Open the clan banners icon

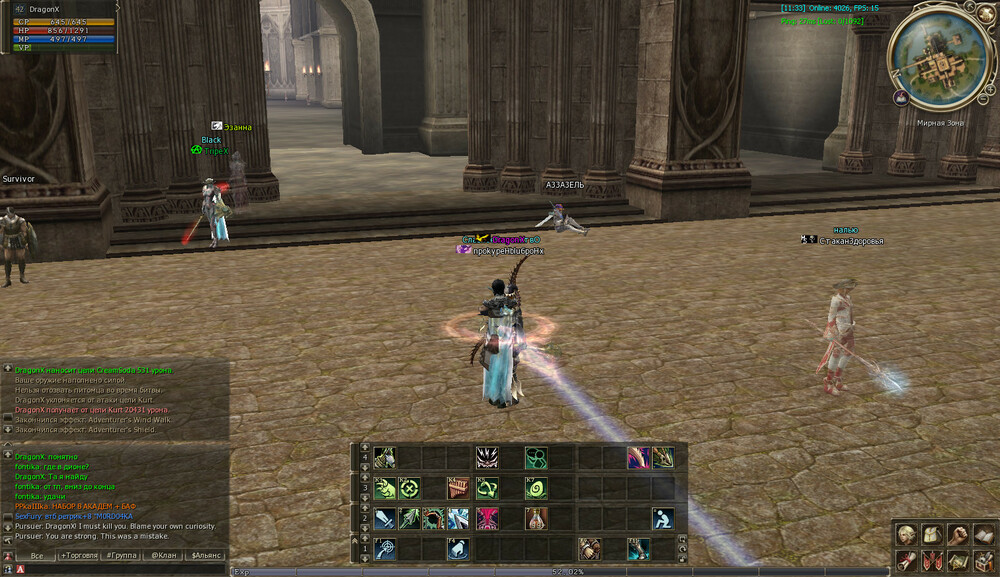click(931, 561)
